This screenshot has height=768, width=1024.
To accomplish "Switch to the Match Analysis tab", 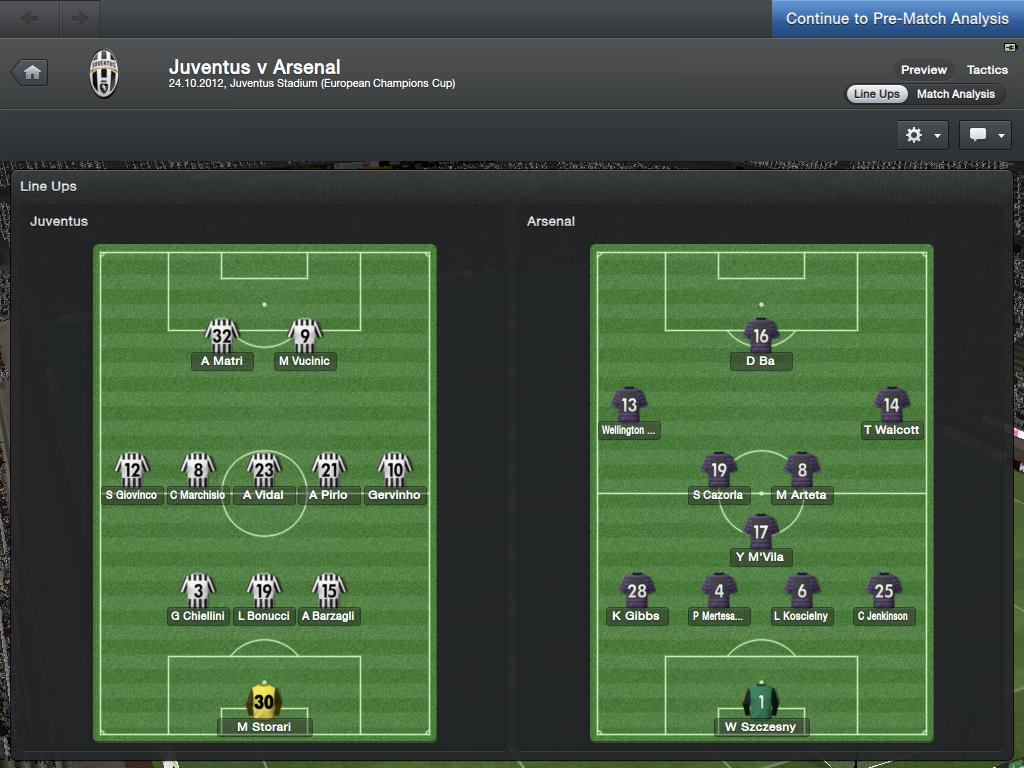I will (955, 94).
